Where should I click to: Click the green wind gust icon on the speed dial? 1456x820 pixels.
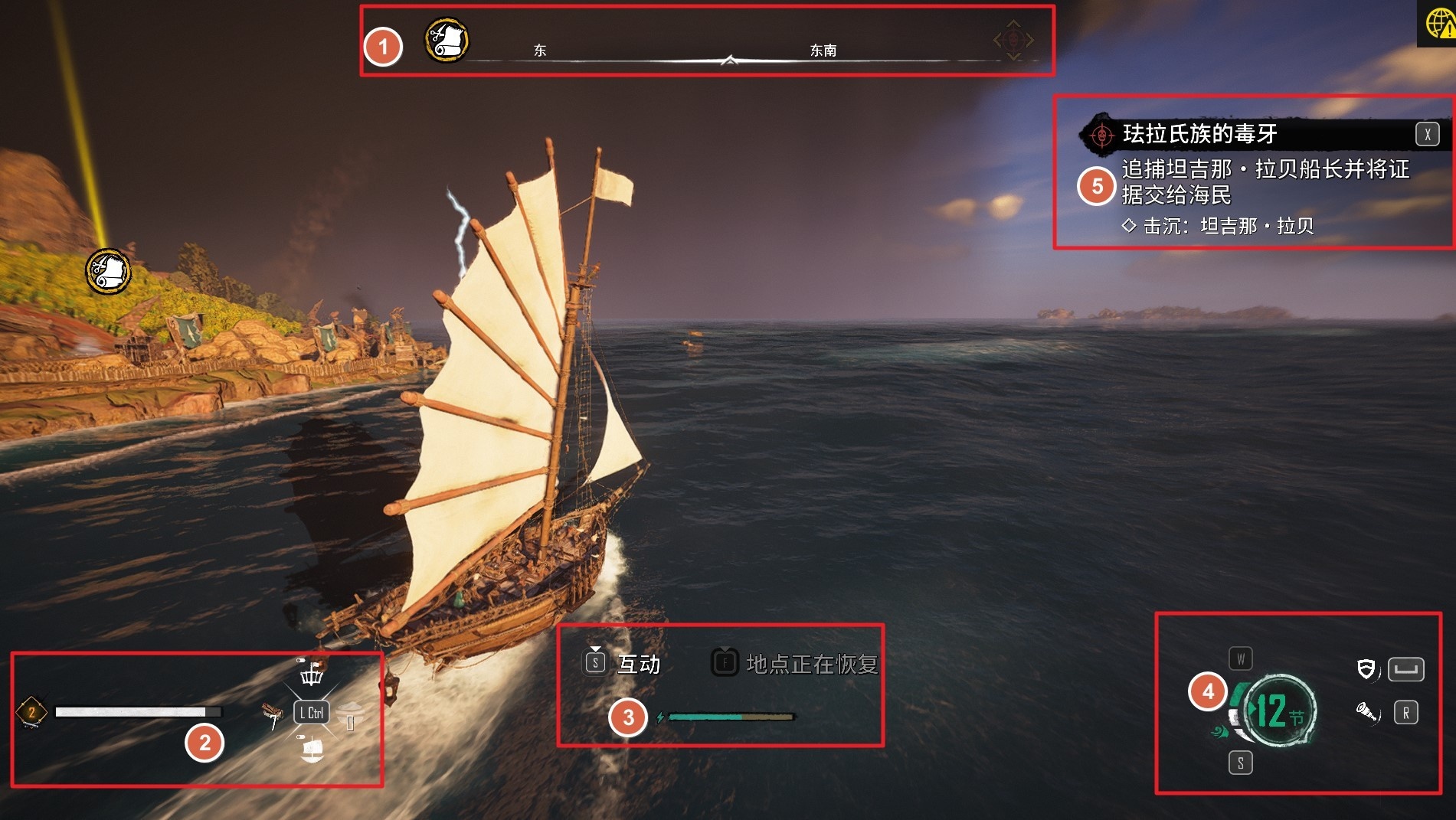pos(1220,731)
